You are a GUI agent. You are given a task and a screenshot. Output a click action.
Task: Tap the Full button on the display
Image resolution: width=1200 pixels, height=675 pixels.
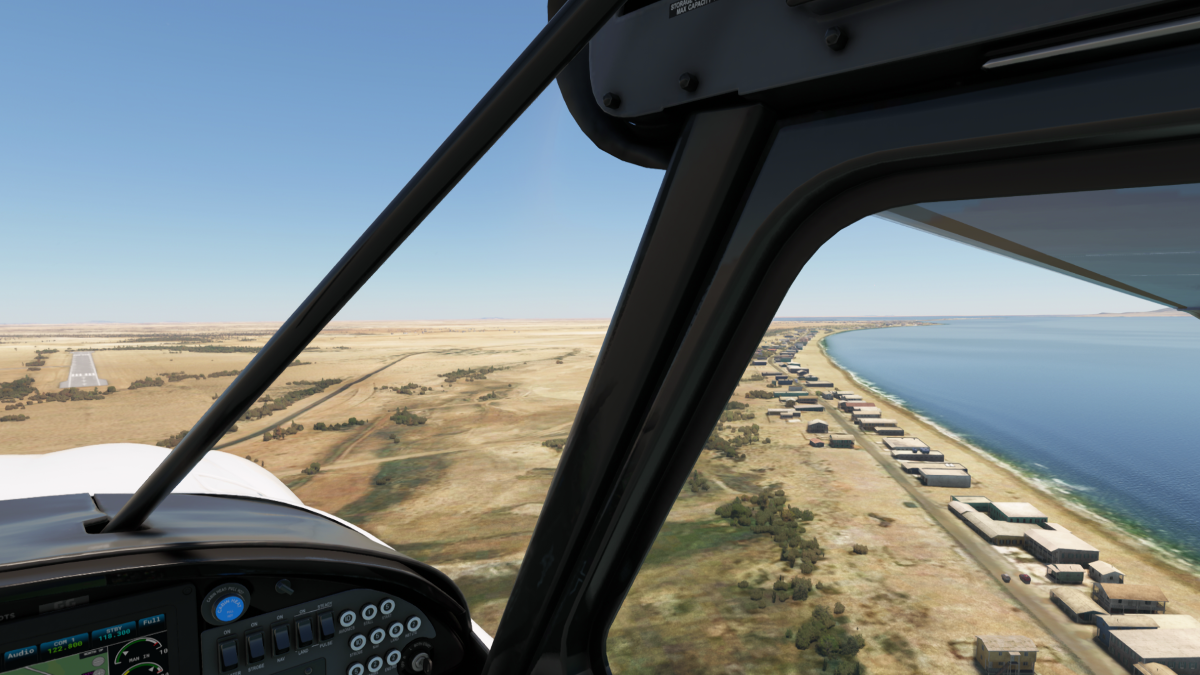pos(151,622)
